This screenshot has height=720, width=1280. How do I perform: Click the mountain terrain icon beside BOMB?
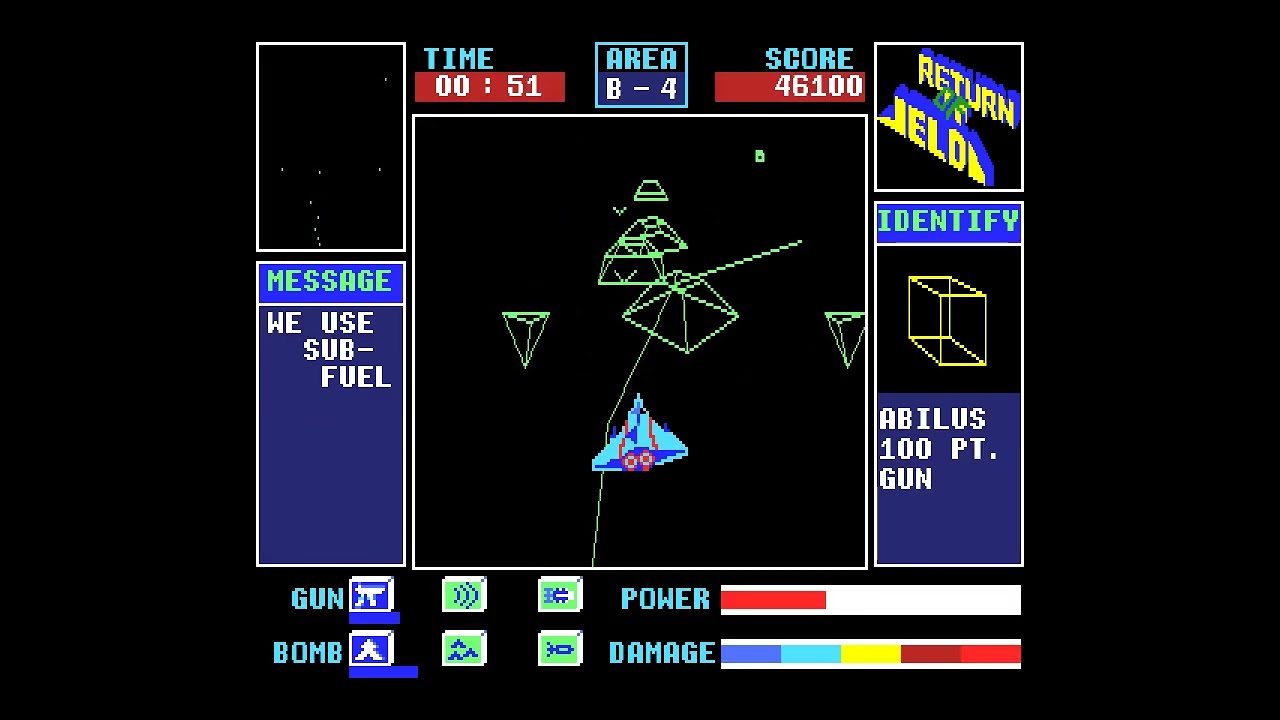click(463, 649)
